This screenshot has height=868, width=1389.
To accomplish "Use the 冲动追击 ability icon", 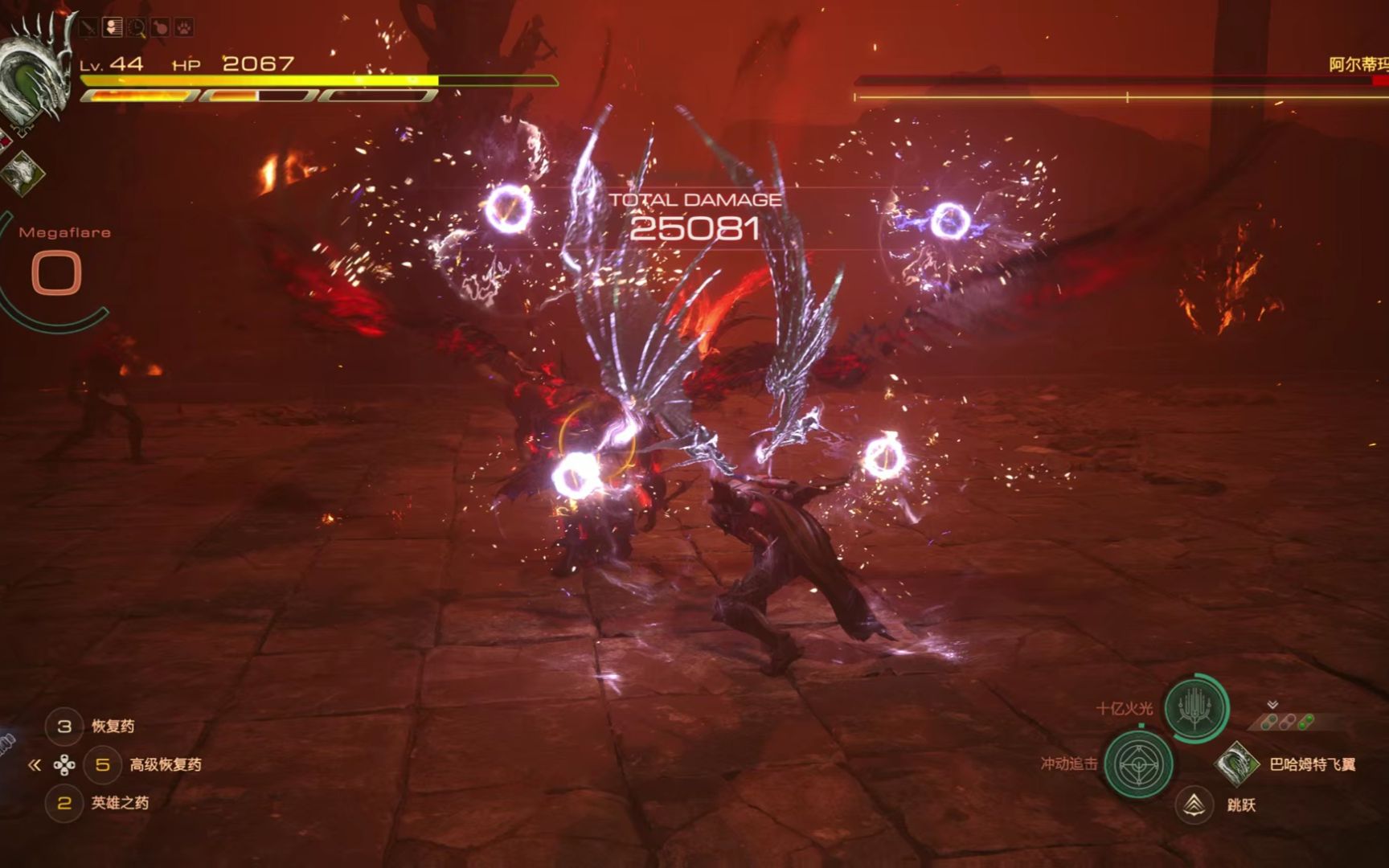I will tap(1138, 764).
